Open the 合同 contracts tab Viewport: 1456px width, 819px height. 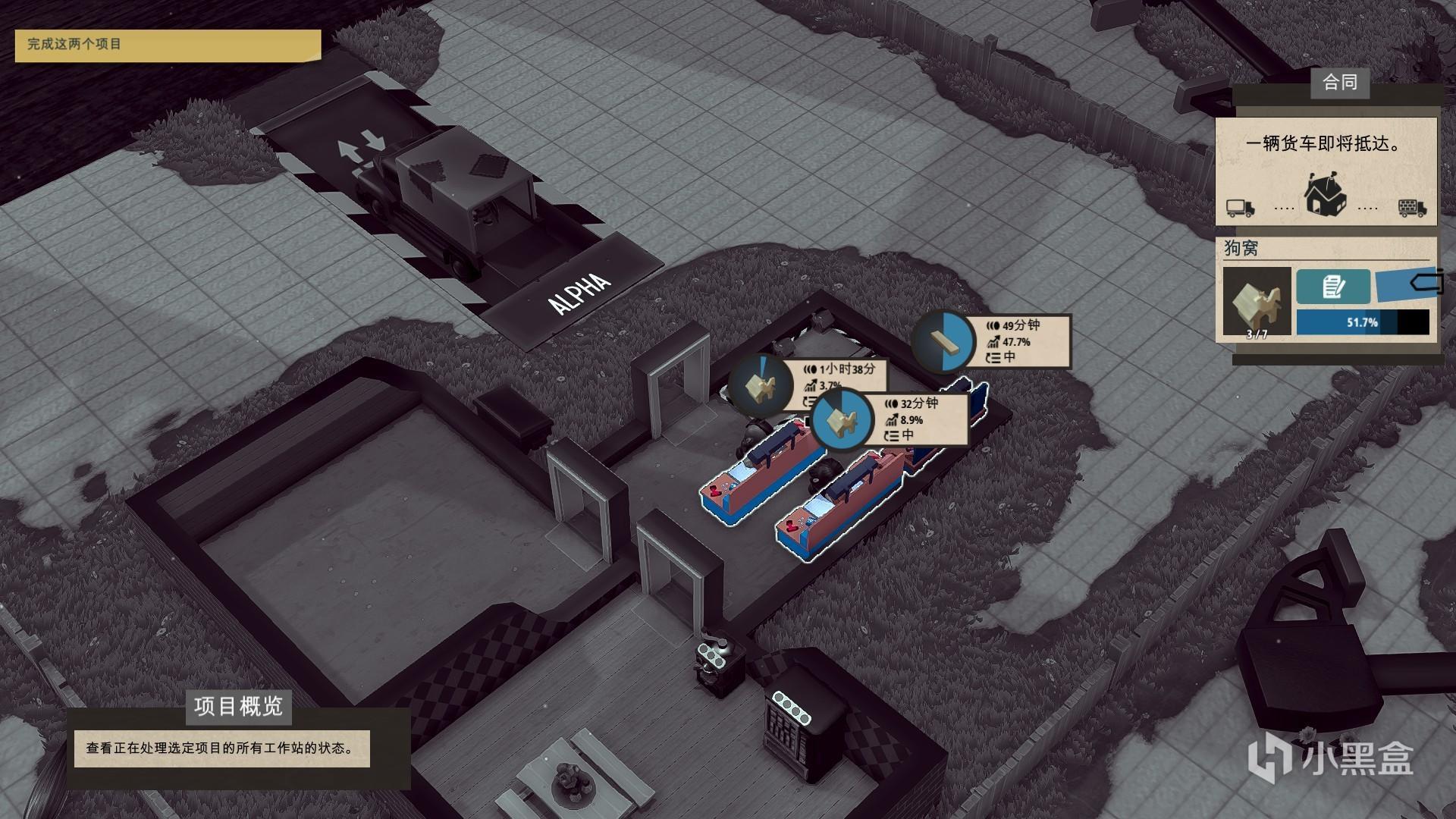1339,83
